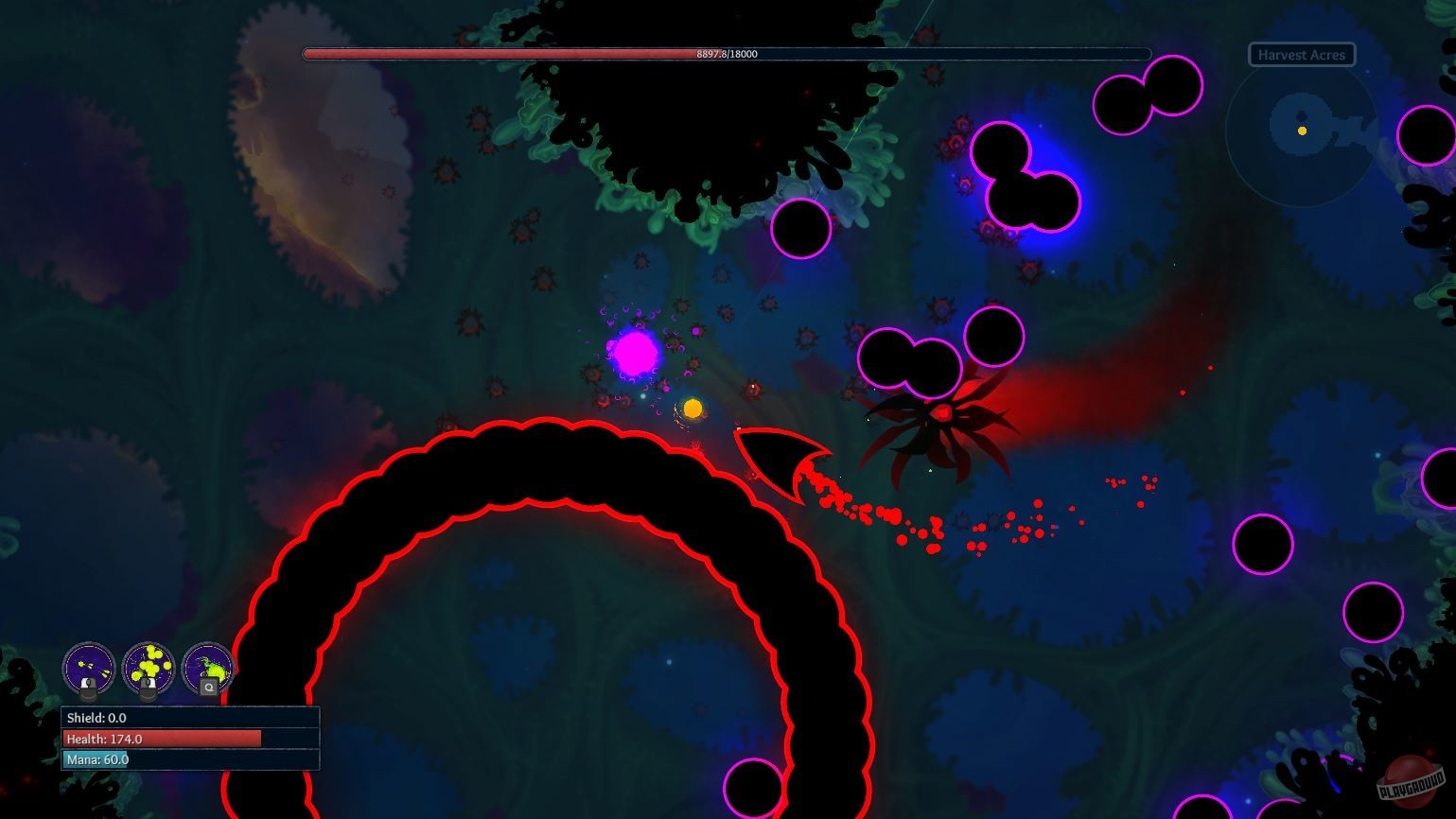Activate the right-mouse burst shot ability icon
The width and height of the screenshot is (1456, 819).
pyautogui.click(x=149, y=665)
